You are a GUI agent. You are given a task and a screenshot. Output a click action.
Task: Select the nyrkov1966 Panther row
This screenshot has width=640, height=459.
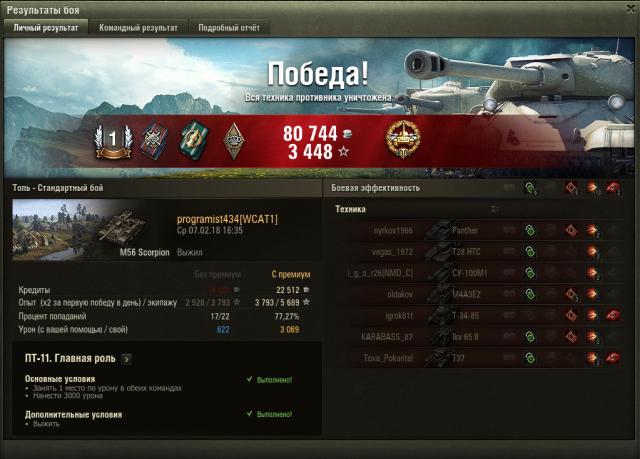point(480,230)
